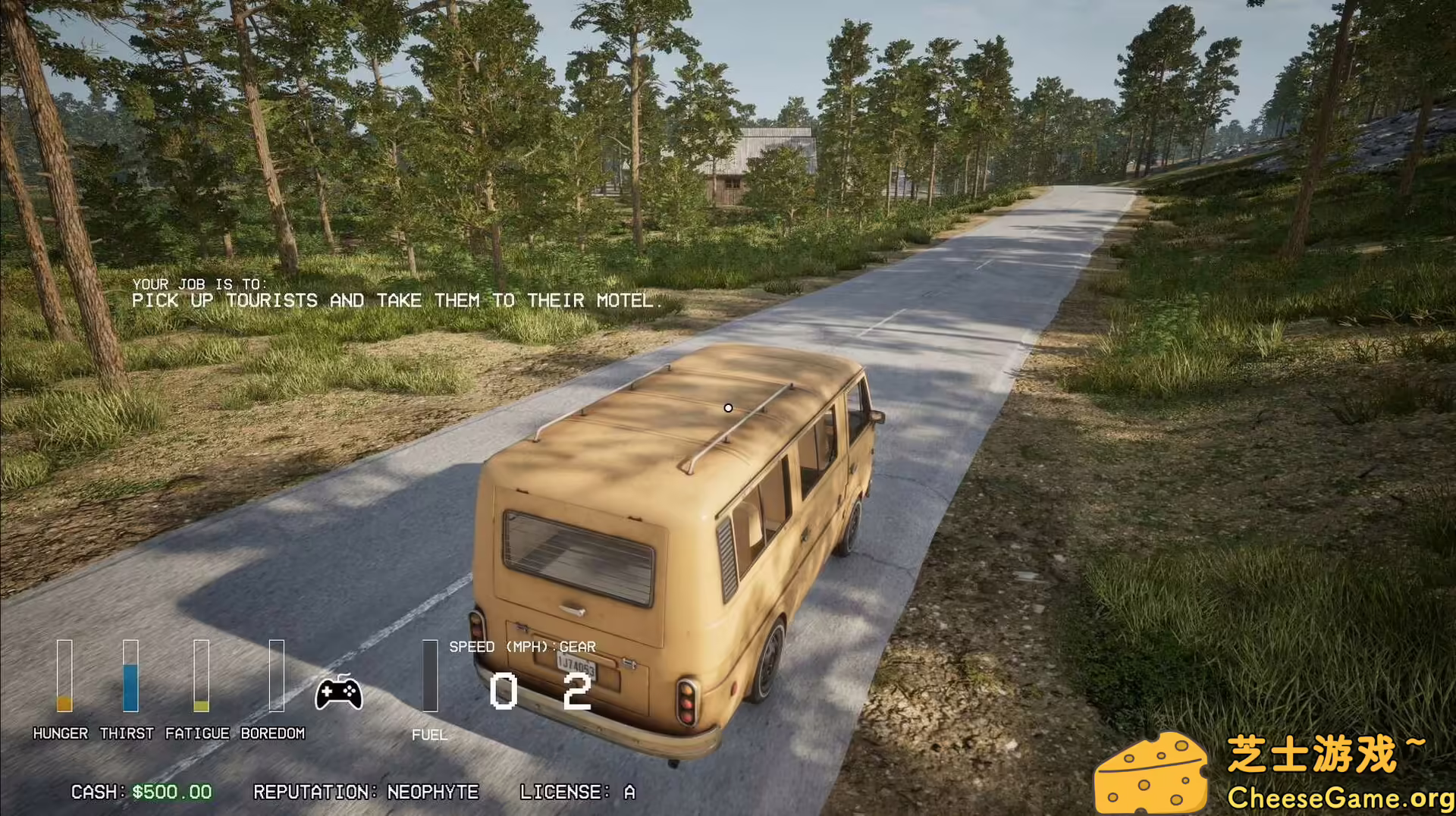Click the crosshair dot on the van roof
Image resolution: width=1456 pixels, height=816 pixels.
(x=729, y=407)
